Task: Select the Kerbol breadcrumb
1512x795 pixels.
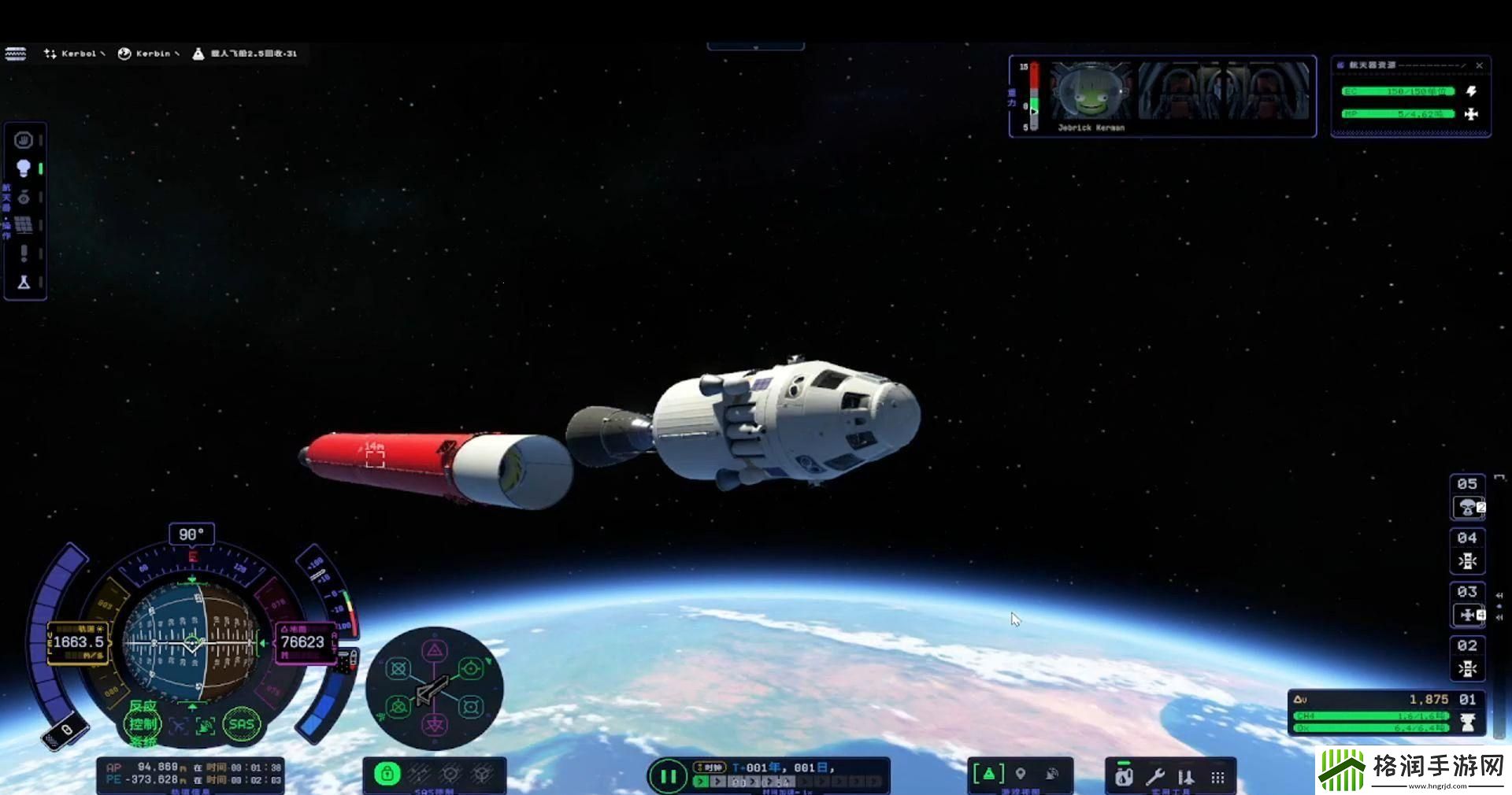Action: point(74,54)
